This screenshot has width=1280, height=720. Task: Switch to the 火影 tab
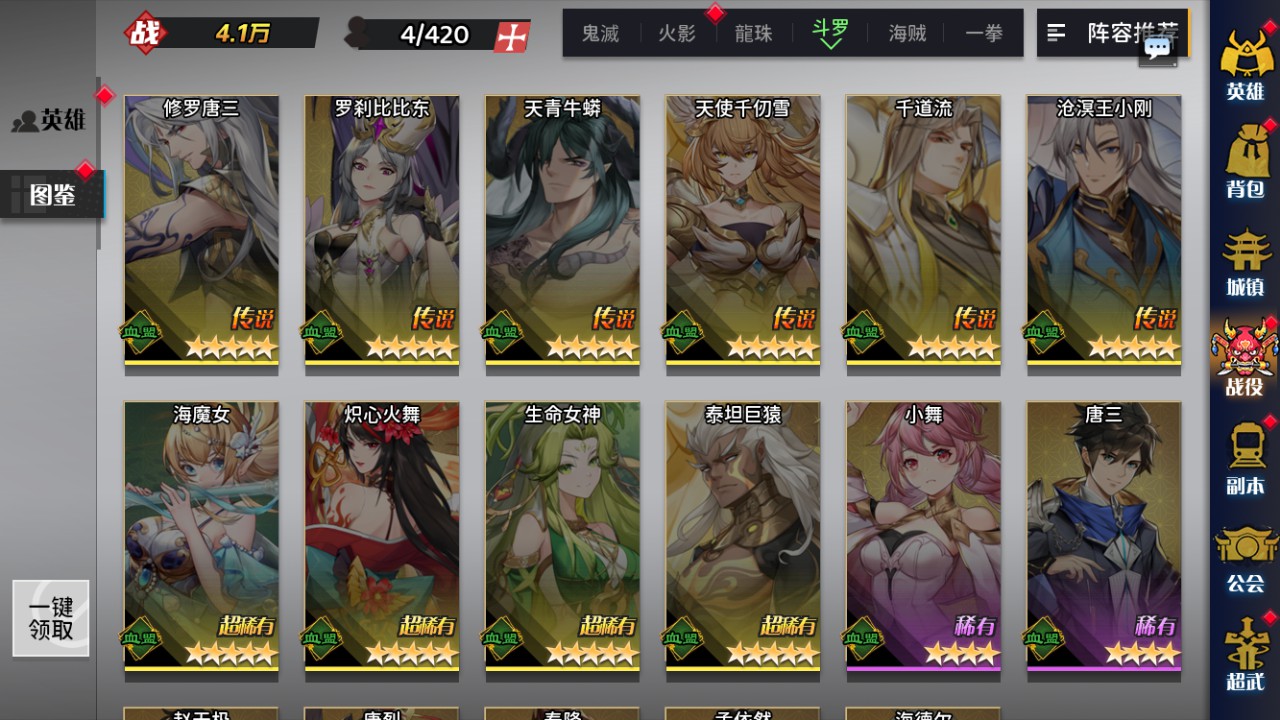click(x=676, y=33)
